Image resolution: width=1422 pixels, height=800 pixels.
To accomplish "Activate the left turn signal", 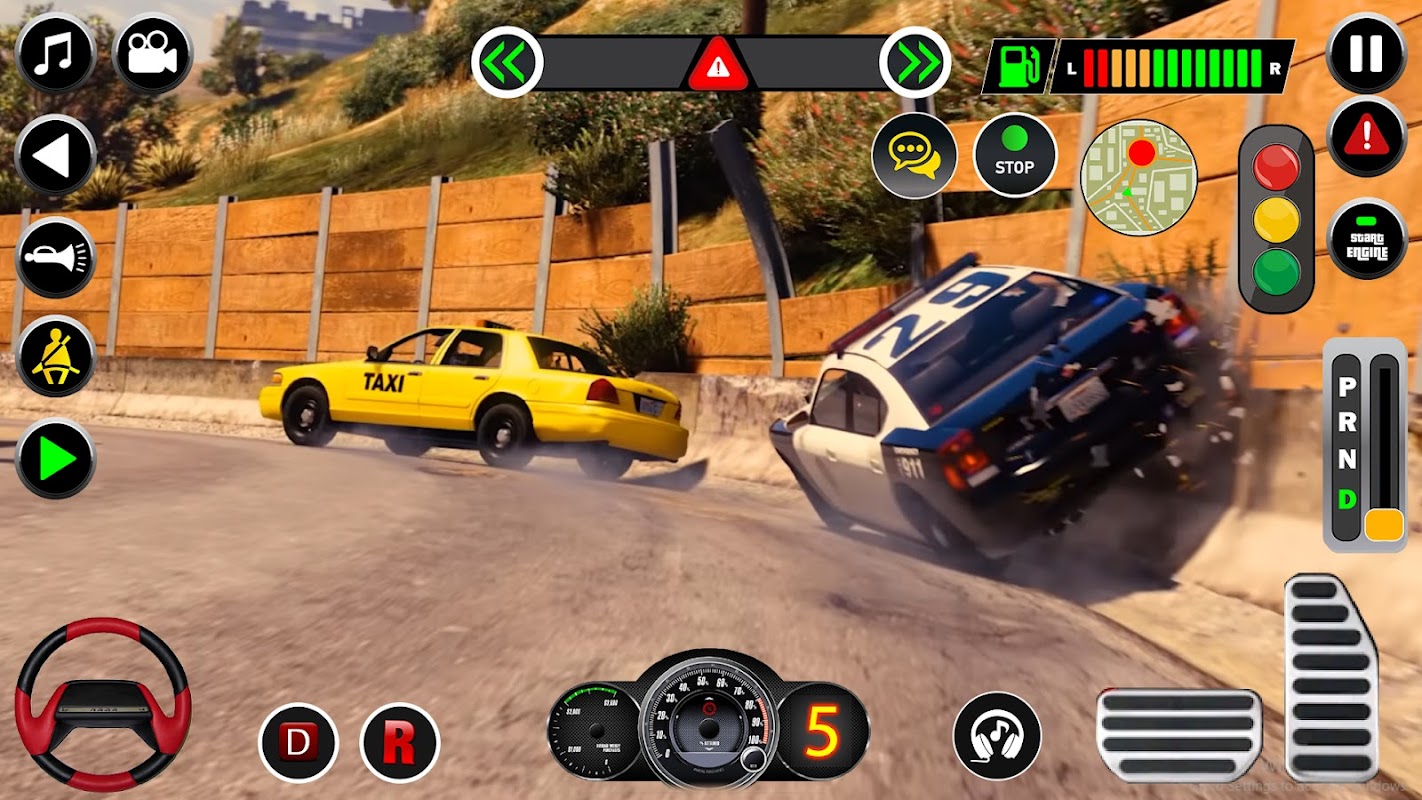I will 507,62.
